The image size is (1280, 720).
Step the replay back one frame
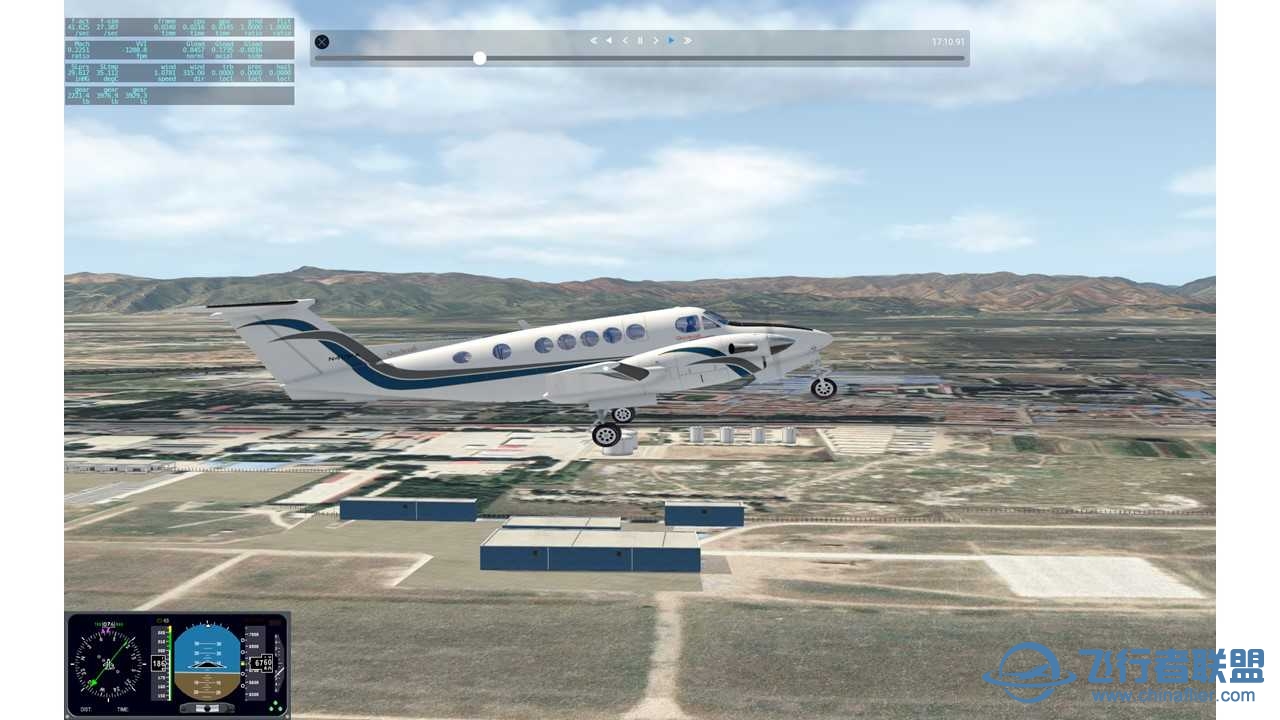click(625, 41)
